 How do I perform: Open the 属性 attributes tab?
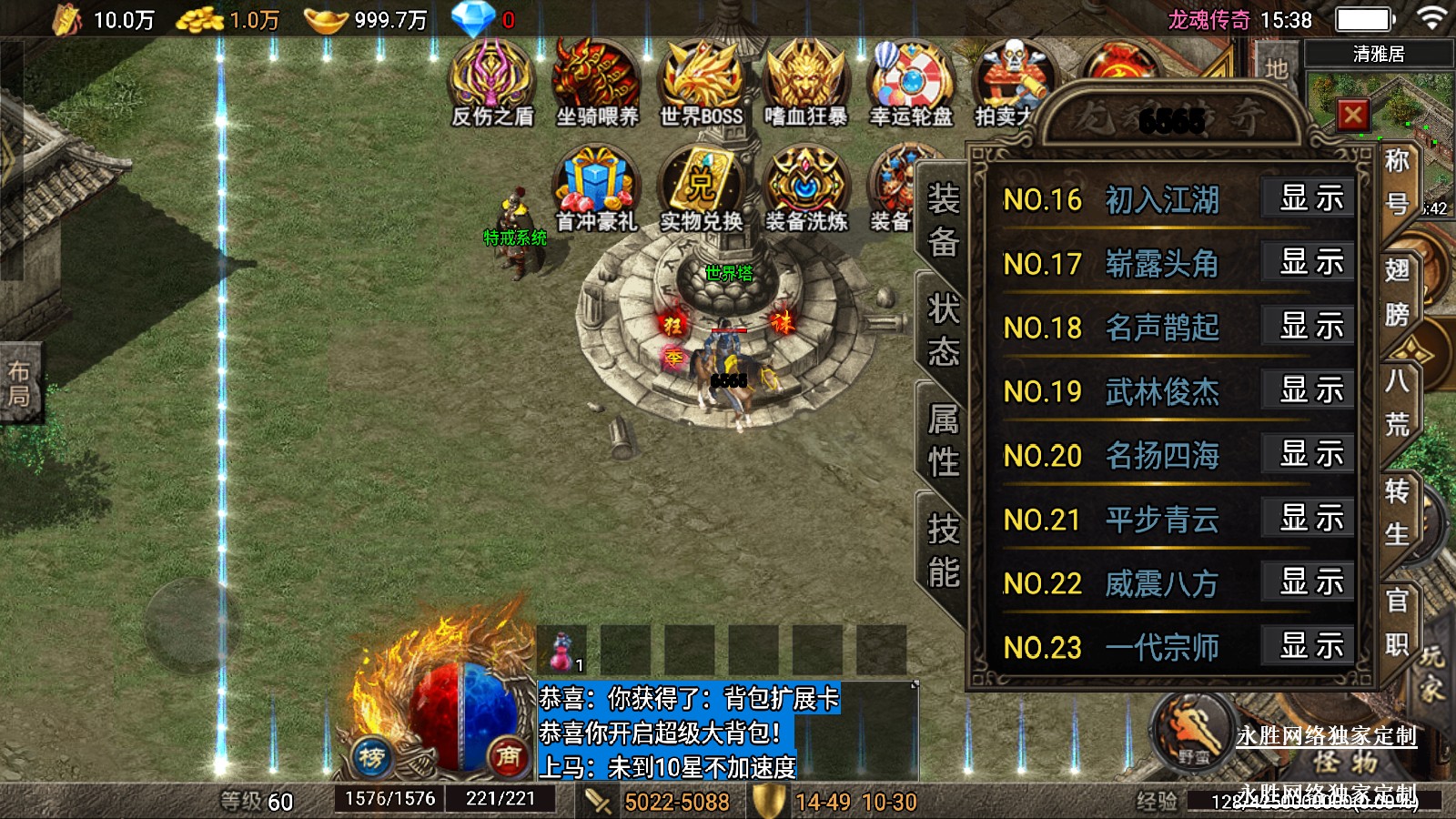click(x=943, y=440)
